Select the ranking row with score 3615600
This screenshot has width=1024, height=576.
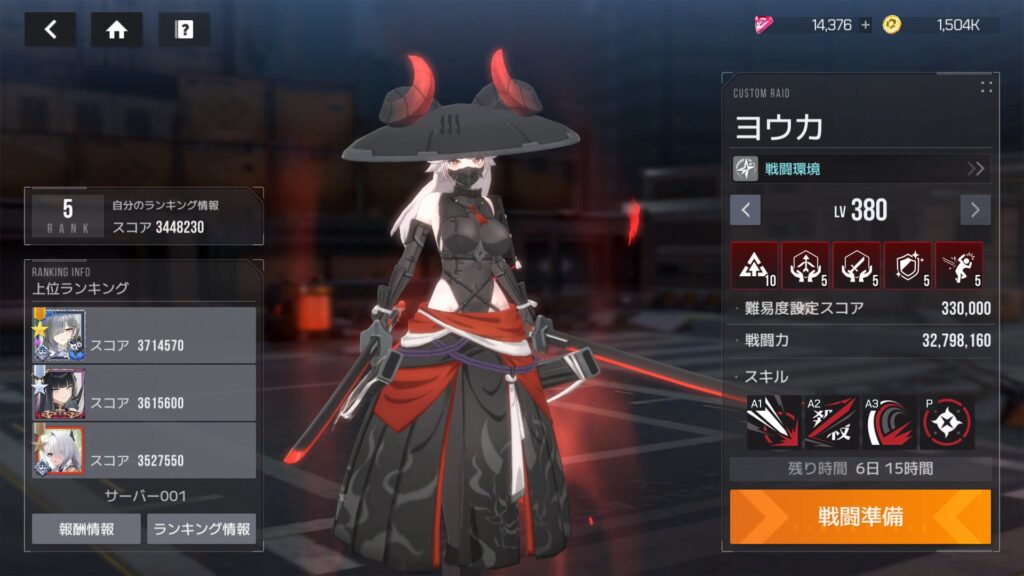[144, 393]
